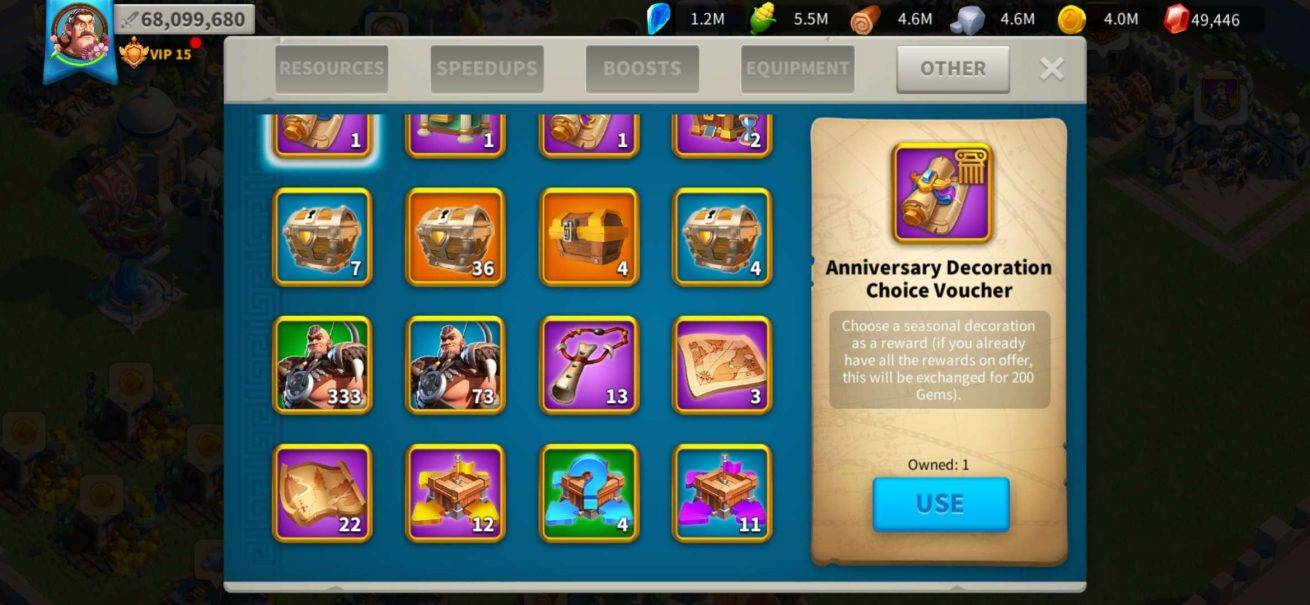Select the treasure map with 3 owned

point(722,365)
